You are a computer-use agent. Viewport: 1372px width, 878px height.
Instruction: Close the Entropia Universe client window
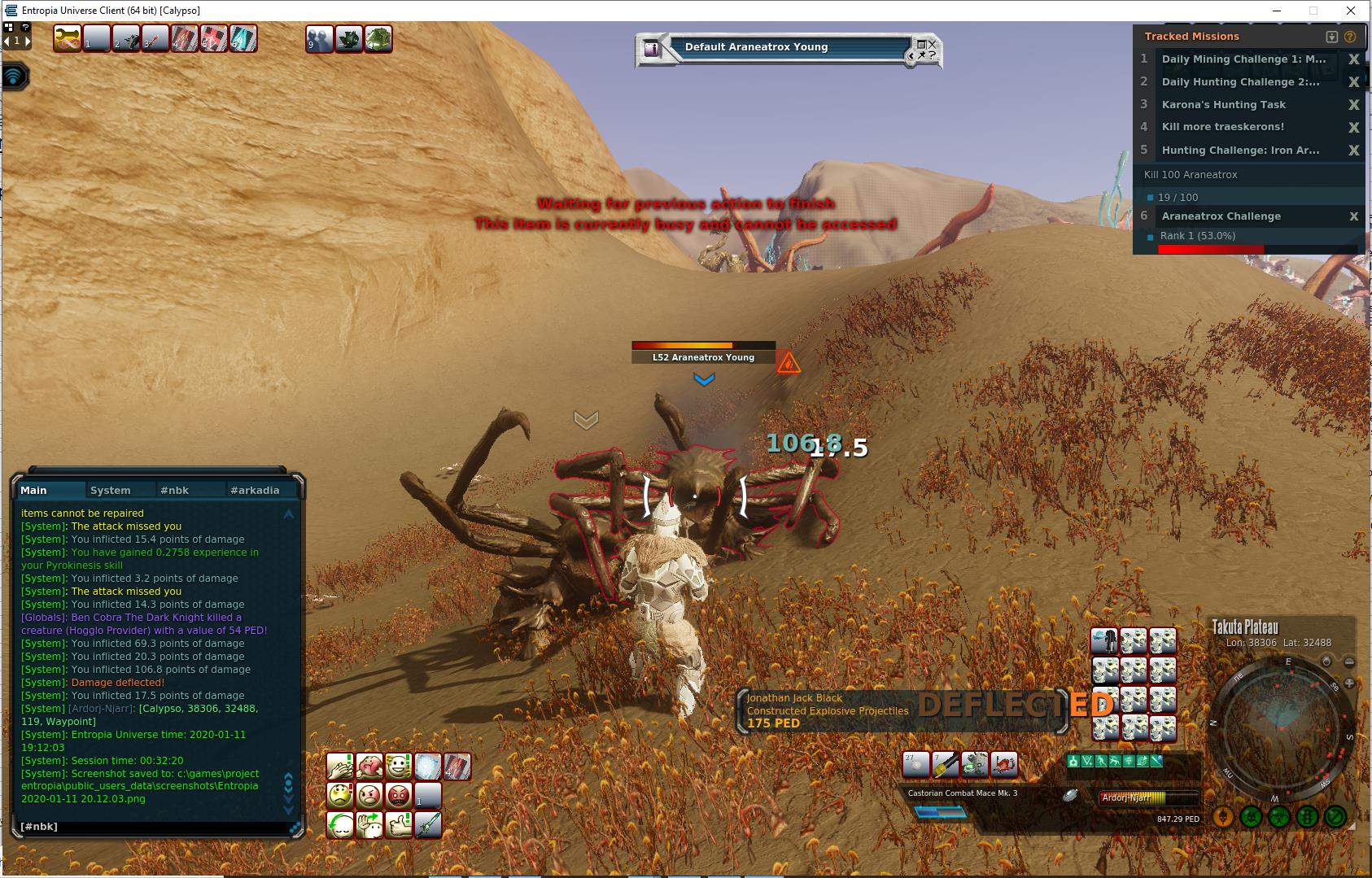coord(1351,11)
